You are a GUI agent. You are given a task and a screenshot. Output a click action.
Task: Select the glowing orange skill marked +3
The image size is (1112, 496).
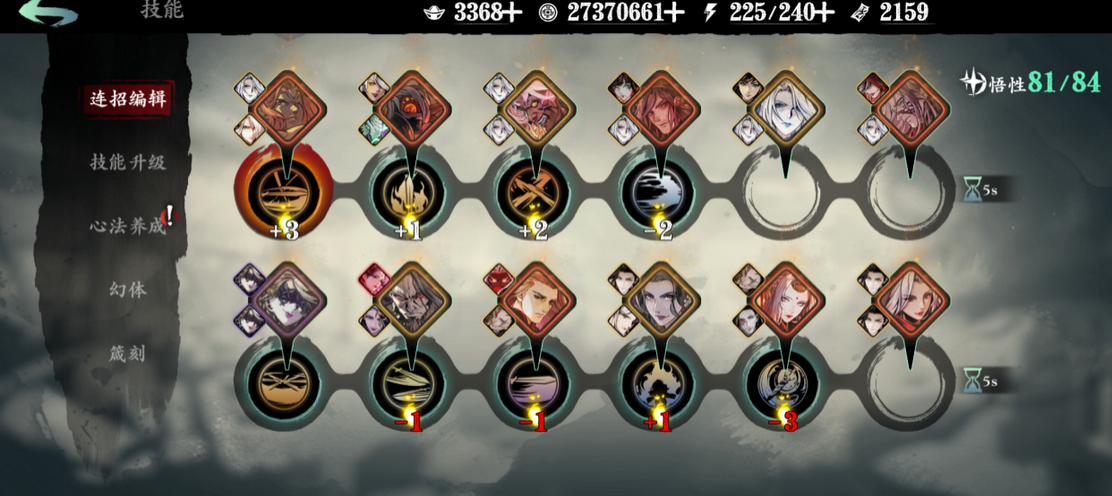pos(283,191)
